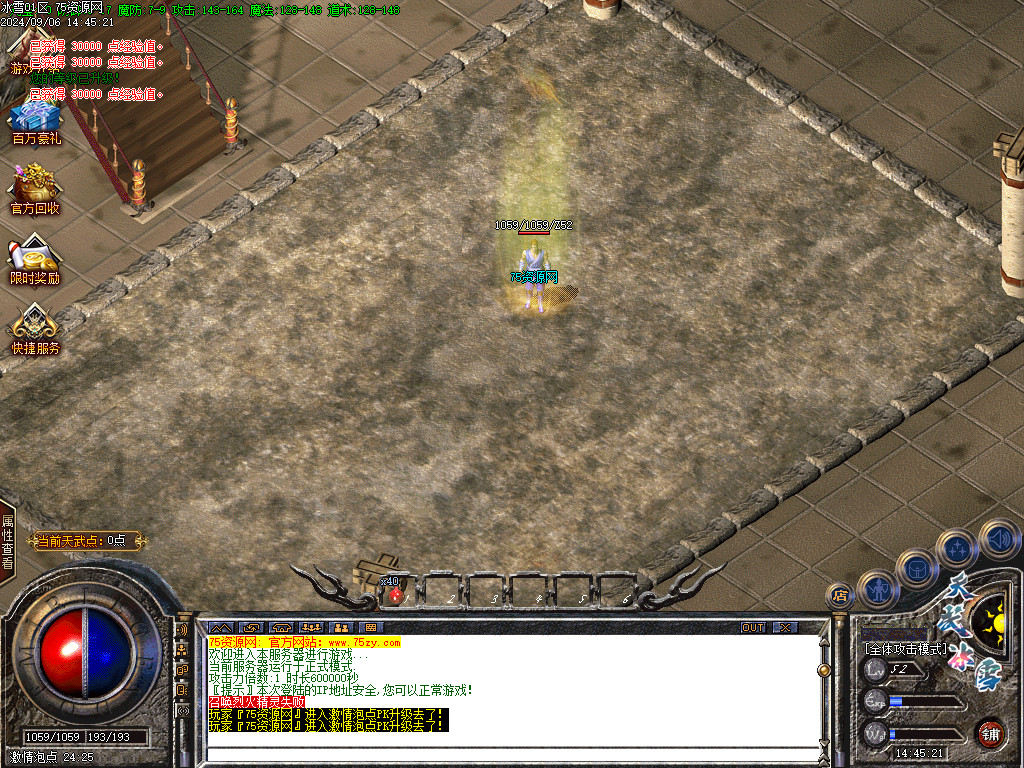Open the red 铺 stall button
This screenshot has height=768, width=1024.
(990, 733)
